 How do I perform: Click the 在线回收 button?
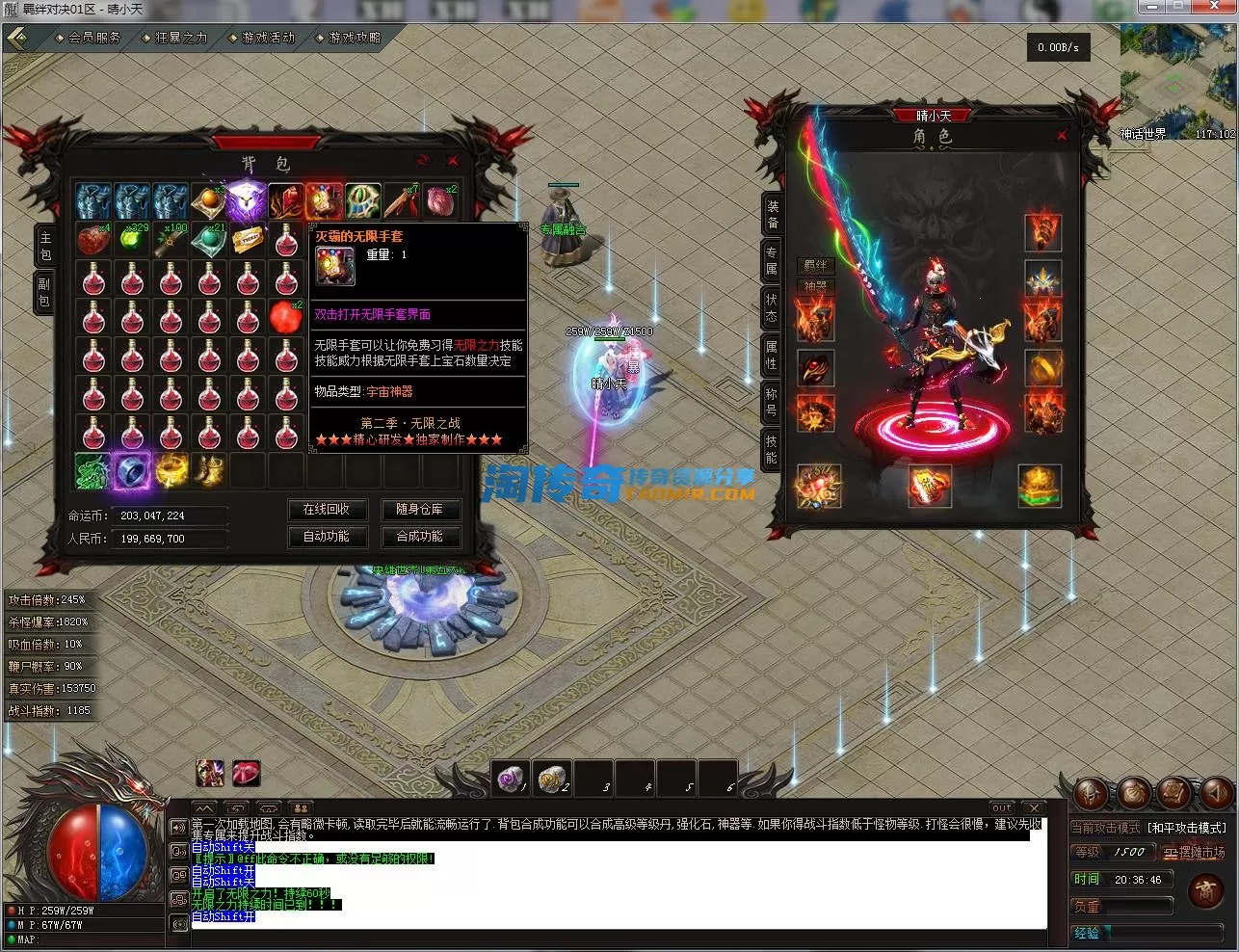pyautogui.click(x=327, y=510)
